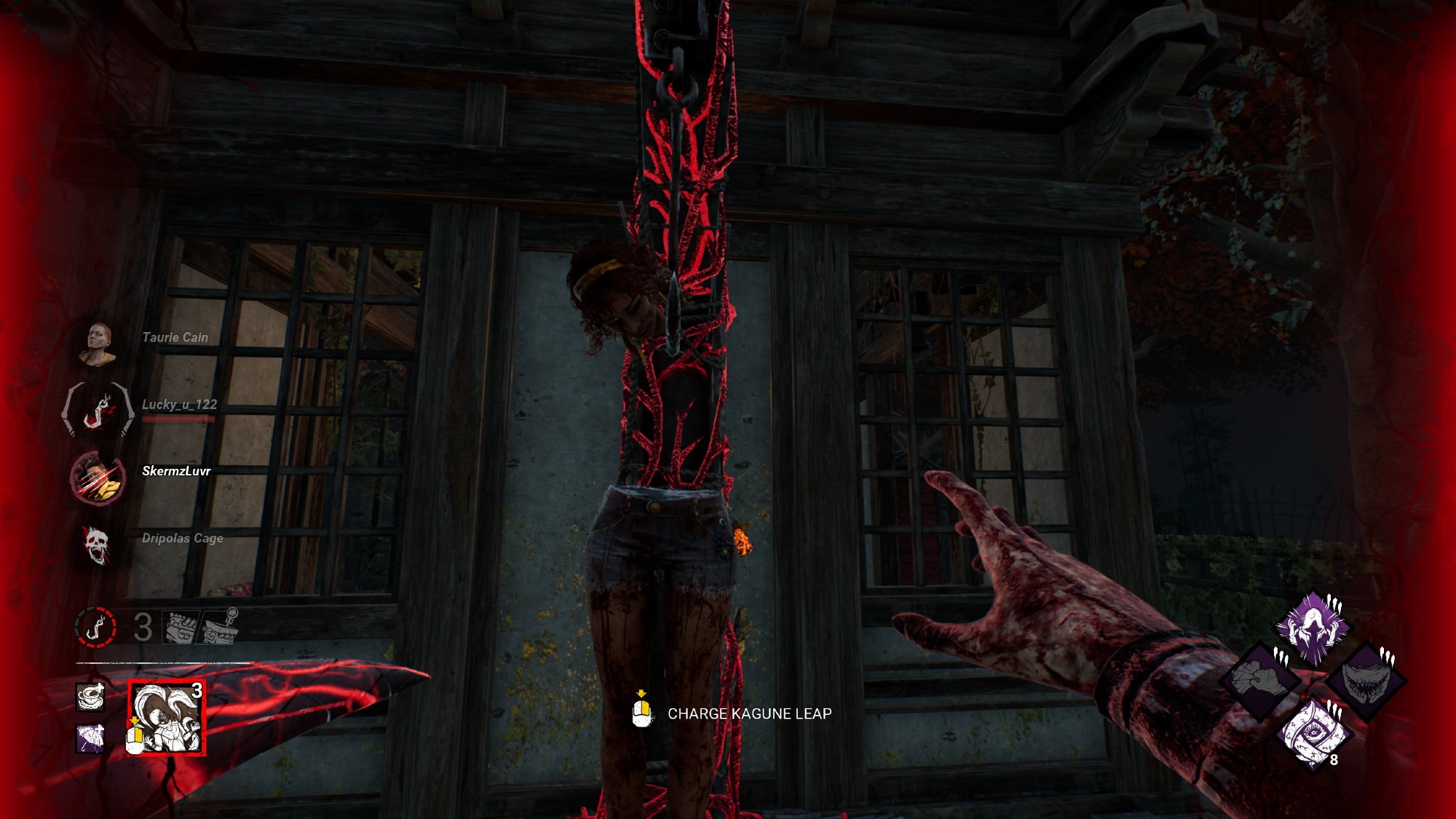Select the purple umbrella add-on
Viewport: 1456px width, 819px height.
click(90, 739)
